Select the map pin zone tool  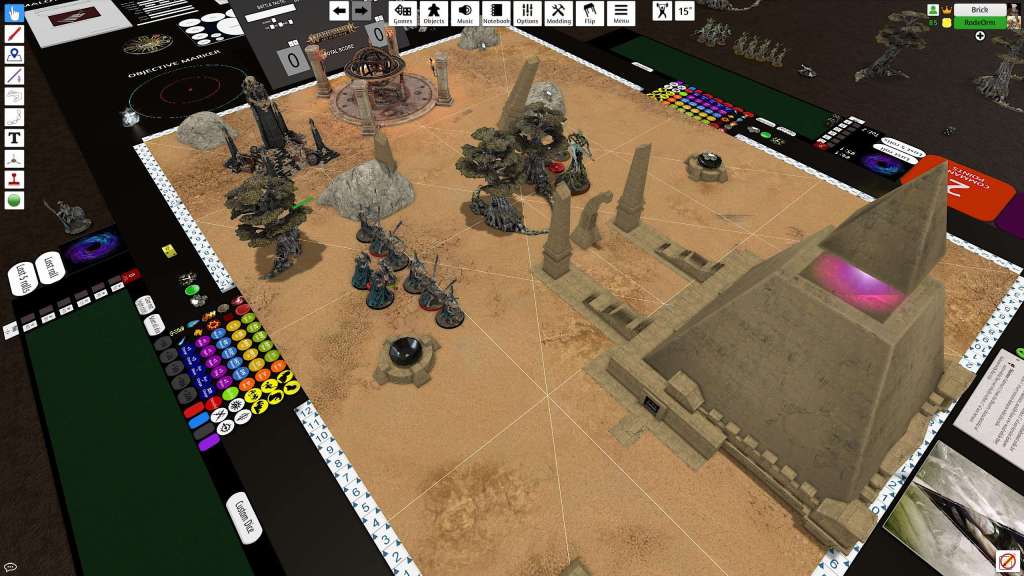tap(14, 55)
